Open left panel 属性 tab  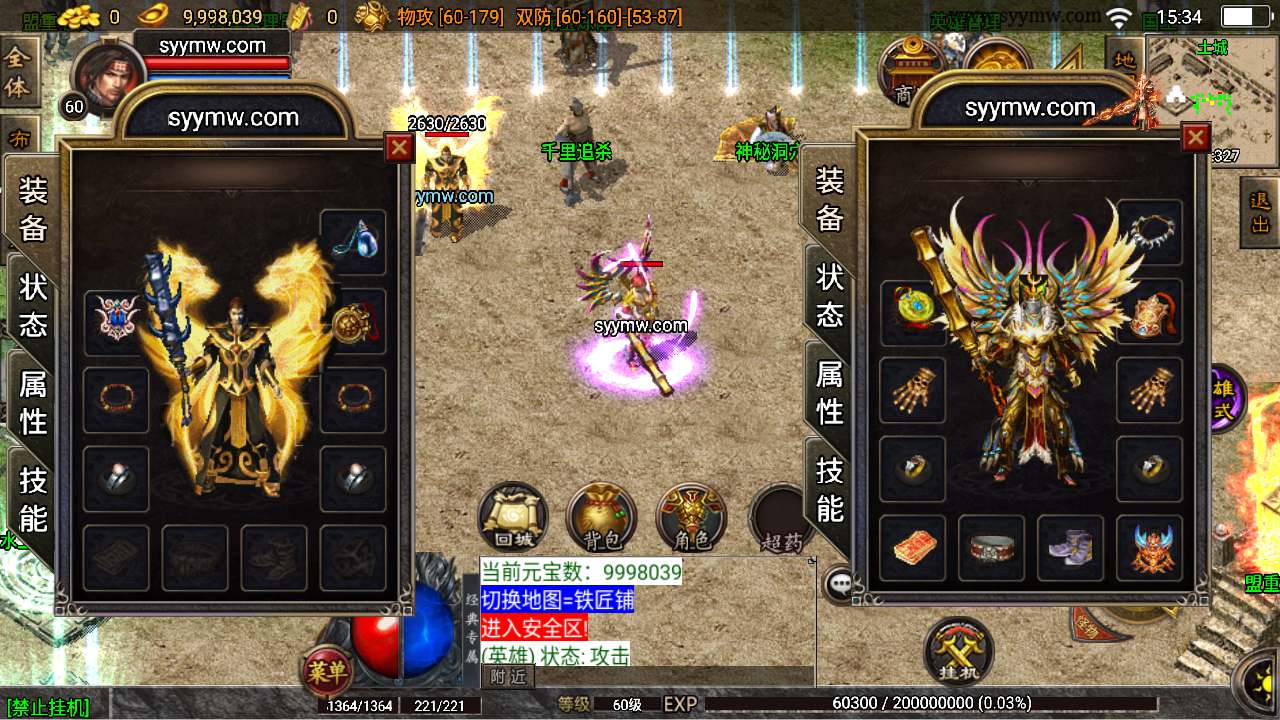(x=33, y=401)
